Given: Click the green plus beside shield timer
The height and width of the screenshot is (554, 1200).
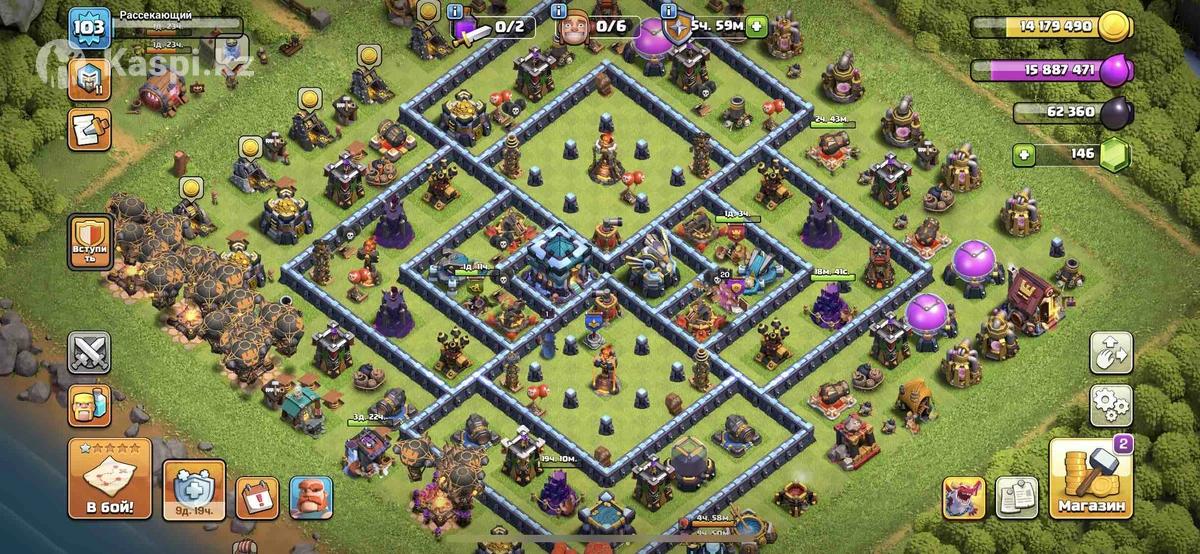Looking at the screenshot, I should (x=757, y=26).
